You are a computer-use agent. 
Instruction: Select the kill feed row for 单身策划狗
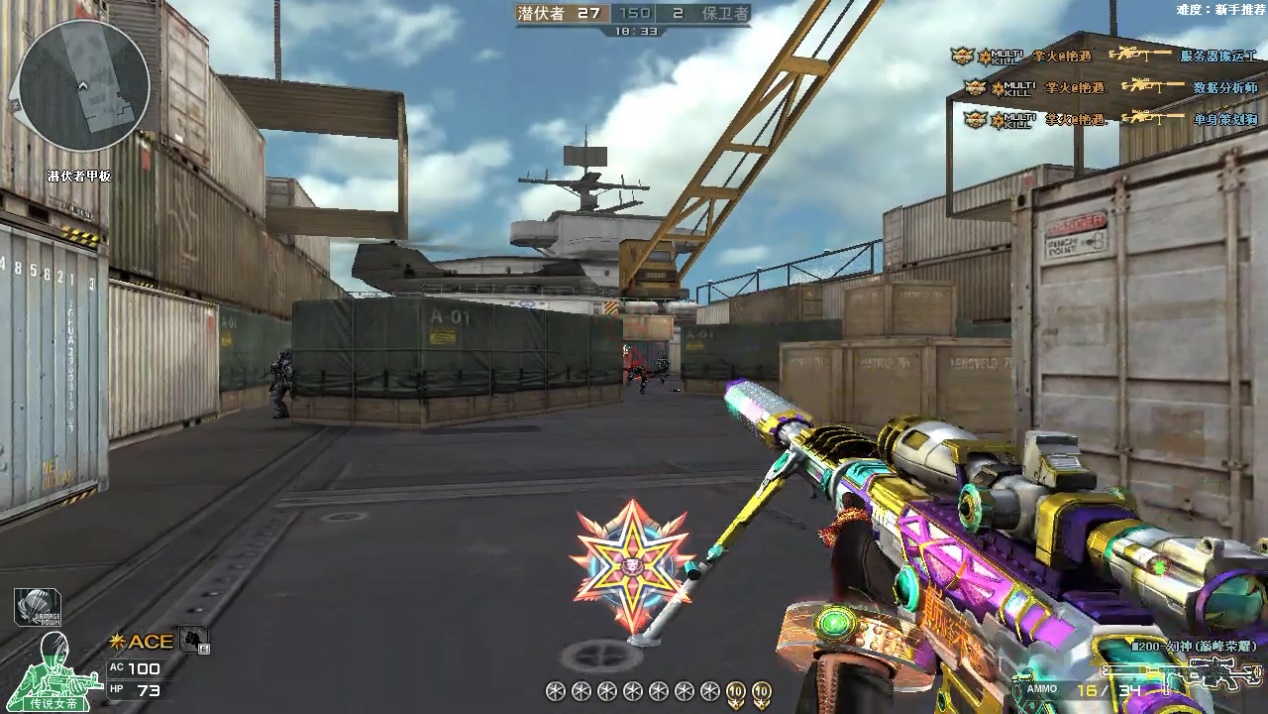click(1105, 119)
